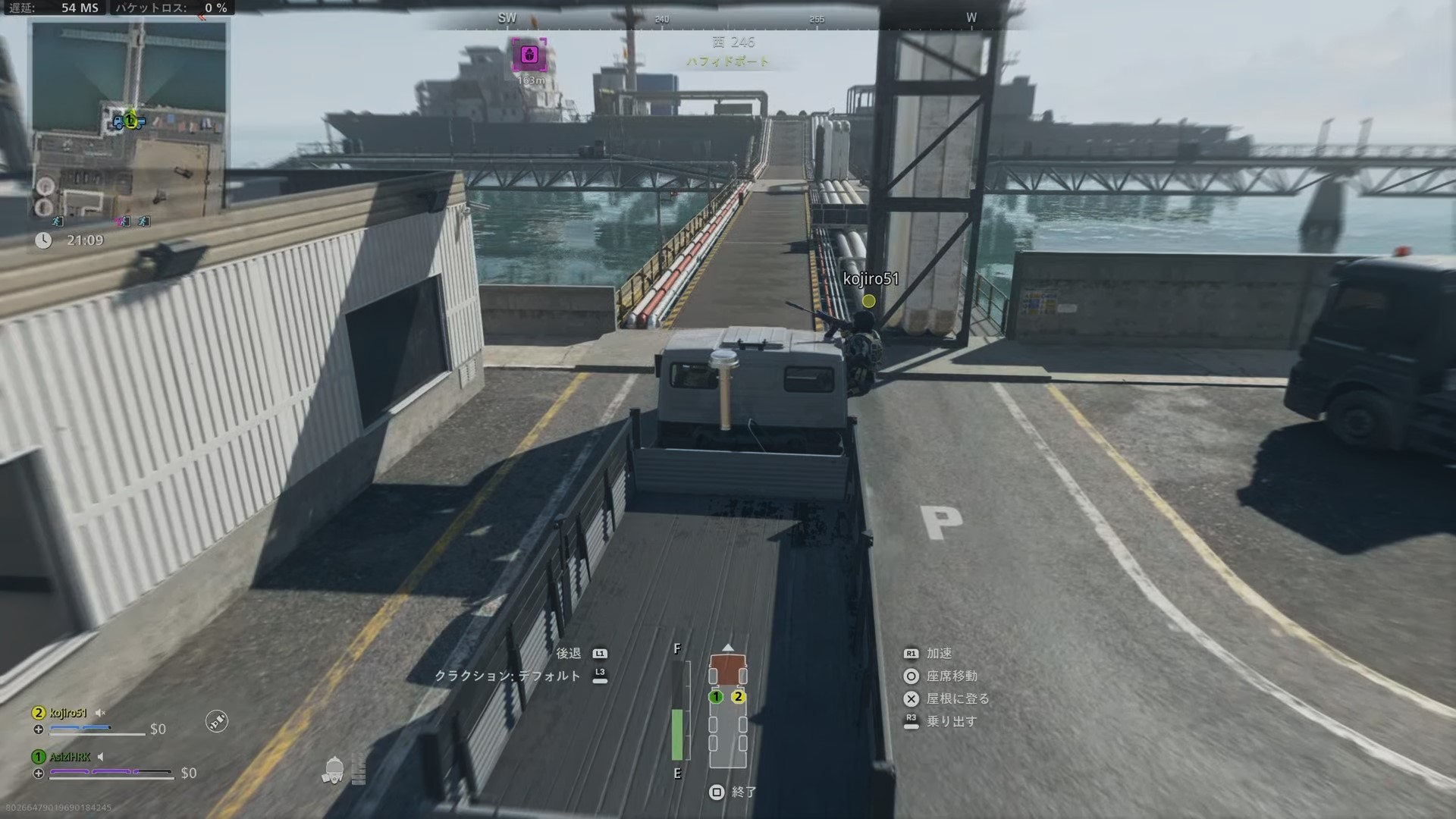Select seat 2 on the vehicle diagram

pos(737,695)
